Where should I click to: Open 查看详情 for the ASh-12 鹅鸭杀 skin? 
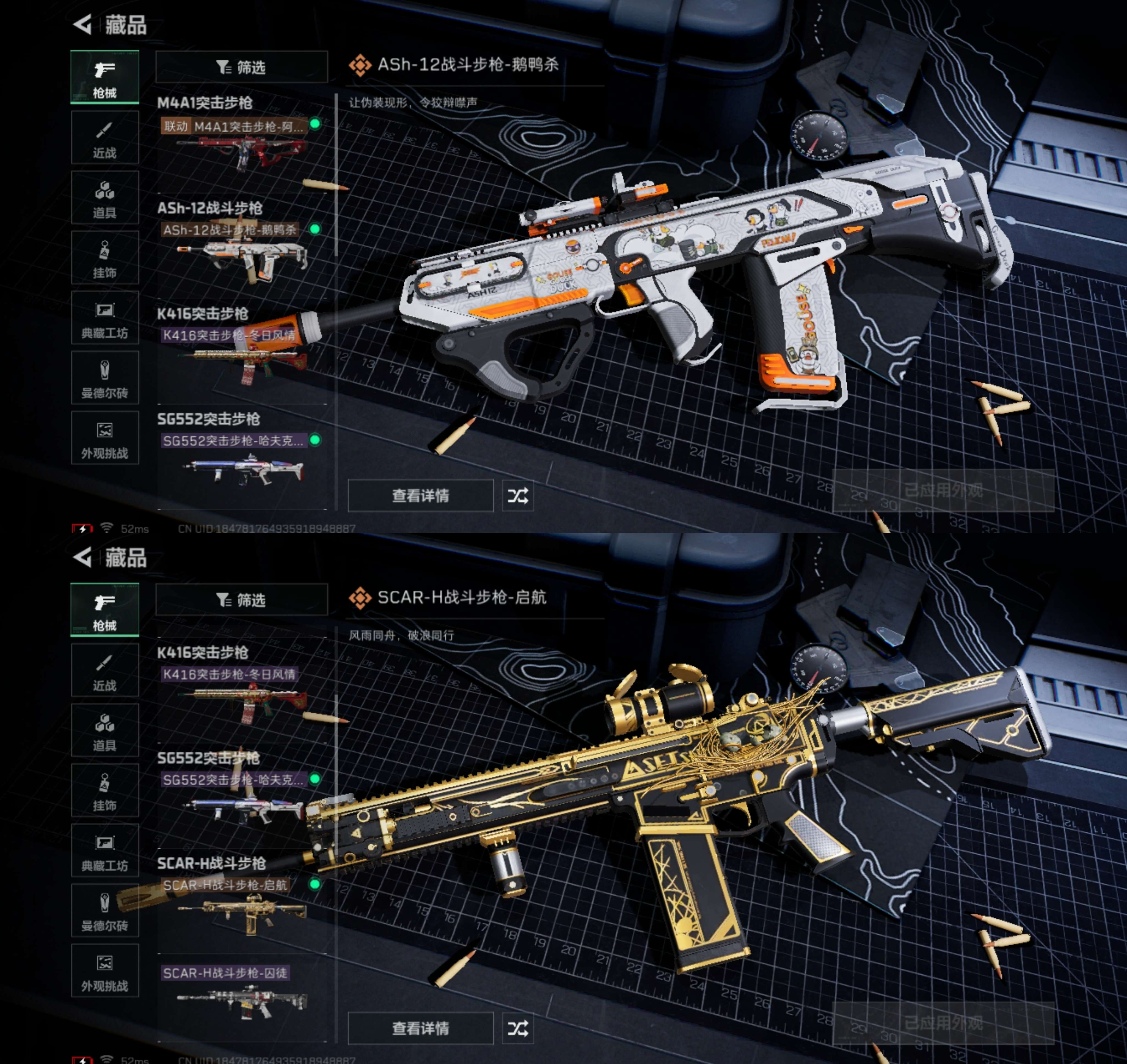[420, 496]
